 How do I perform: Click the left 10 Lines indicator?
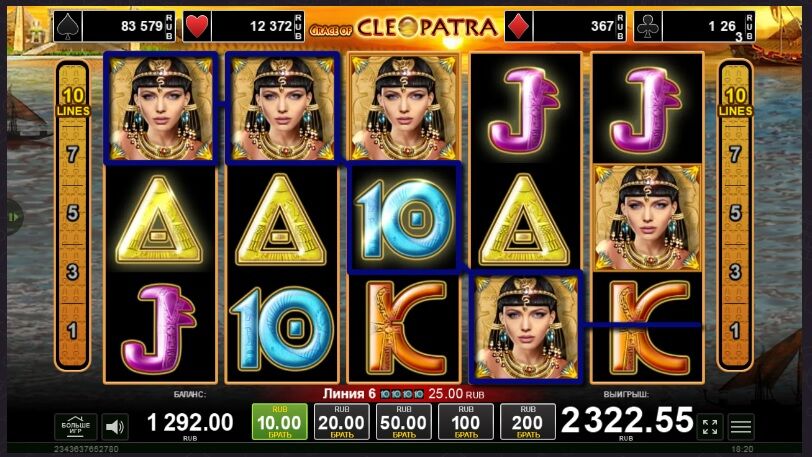pyautogui.click(x=72, y=102)
